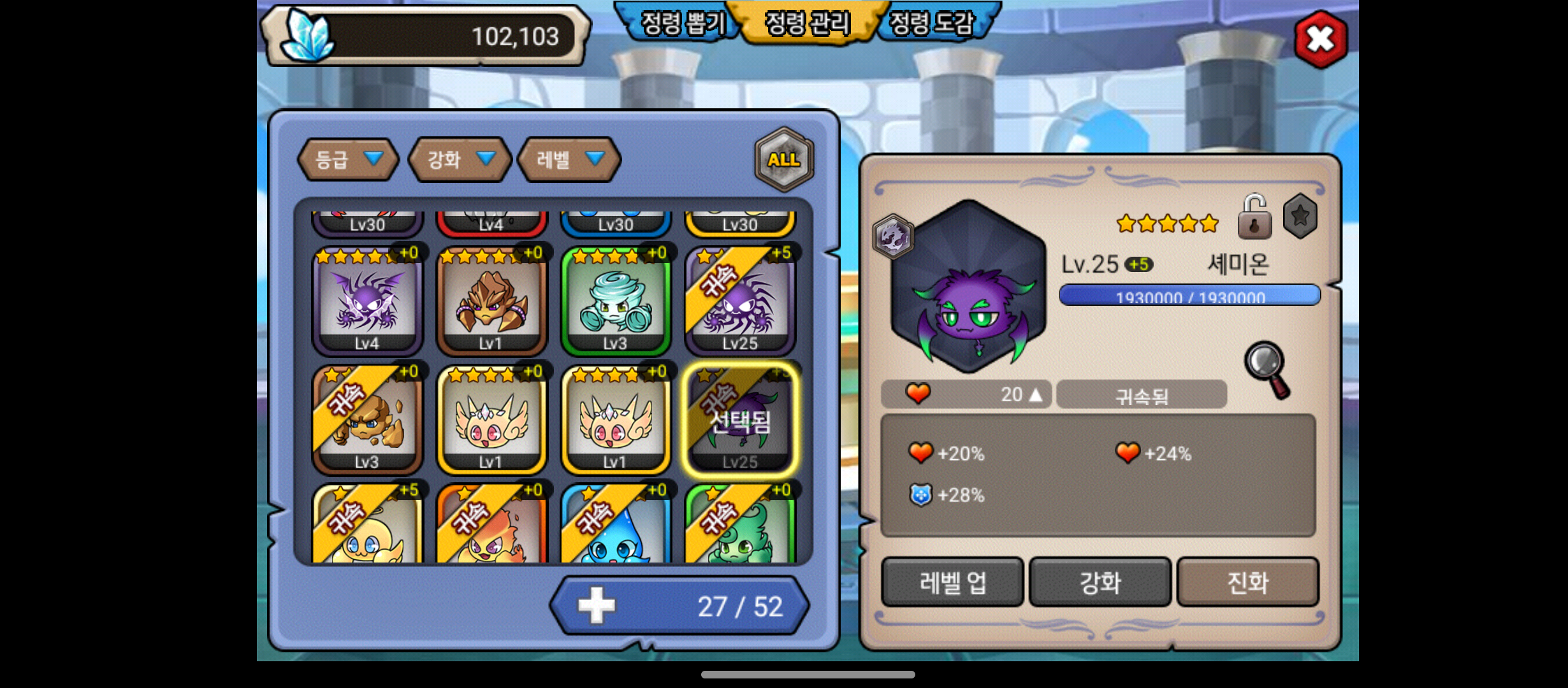This screenshot has width=1568, height=688.
Task: Click the dark star favorite badge
Action: [1300, 217]
